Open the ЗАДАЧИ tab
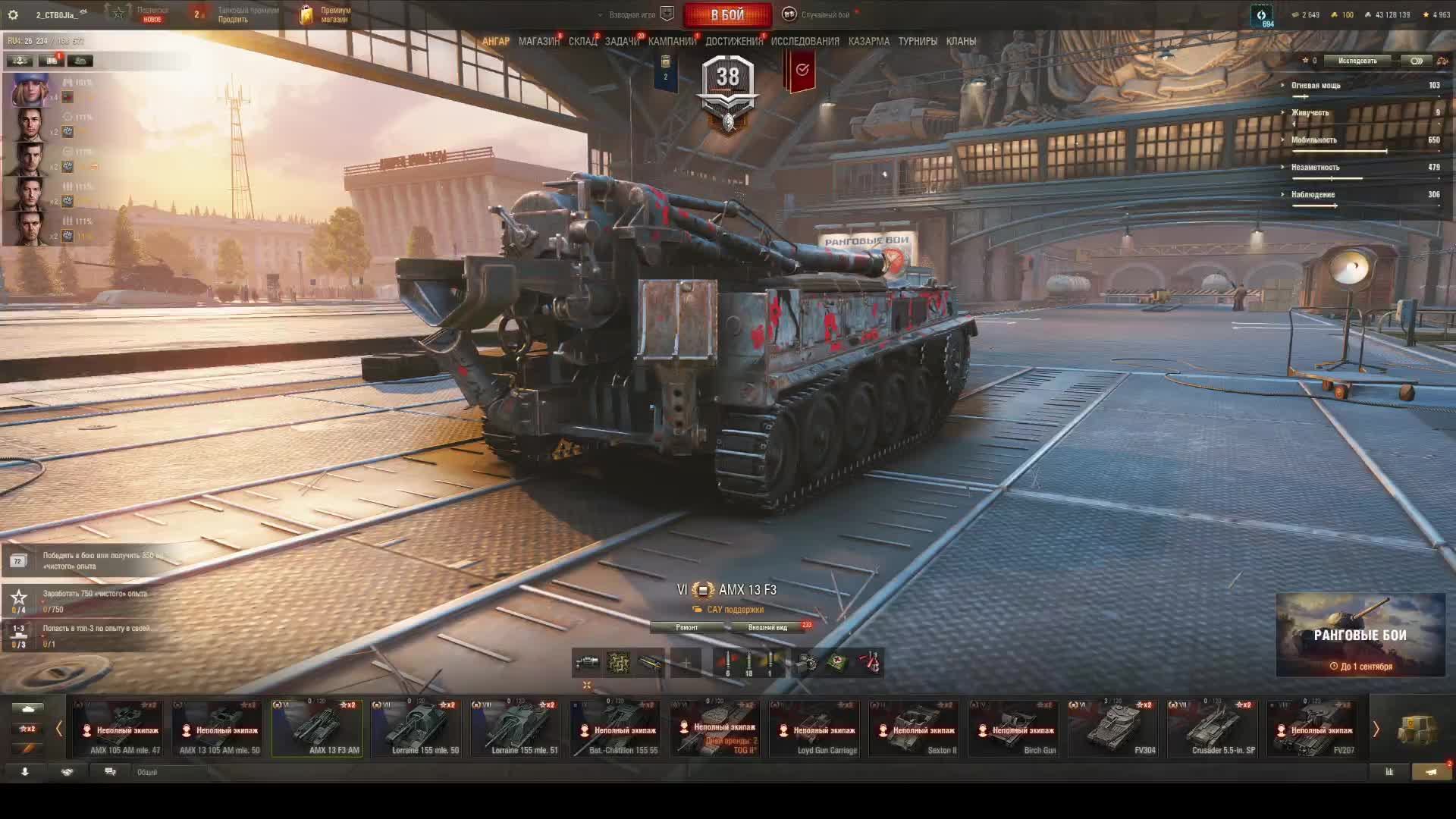Image resolution: width=1456 pixels, height=819 pixels. 622,41
